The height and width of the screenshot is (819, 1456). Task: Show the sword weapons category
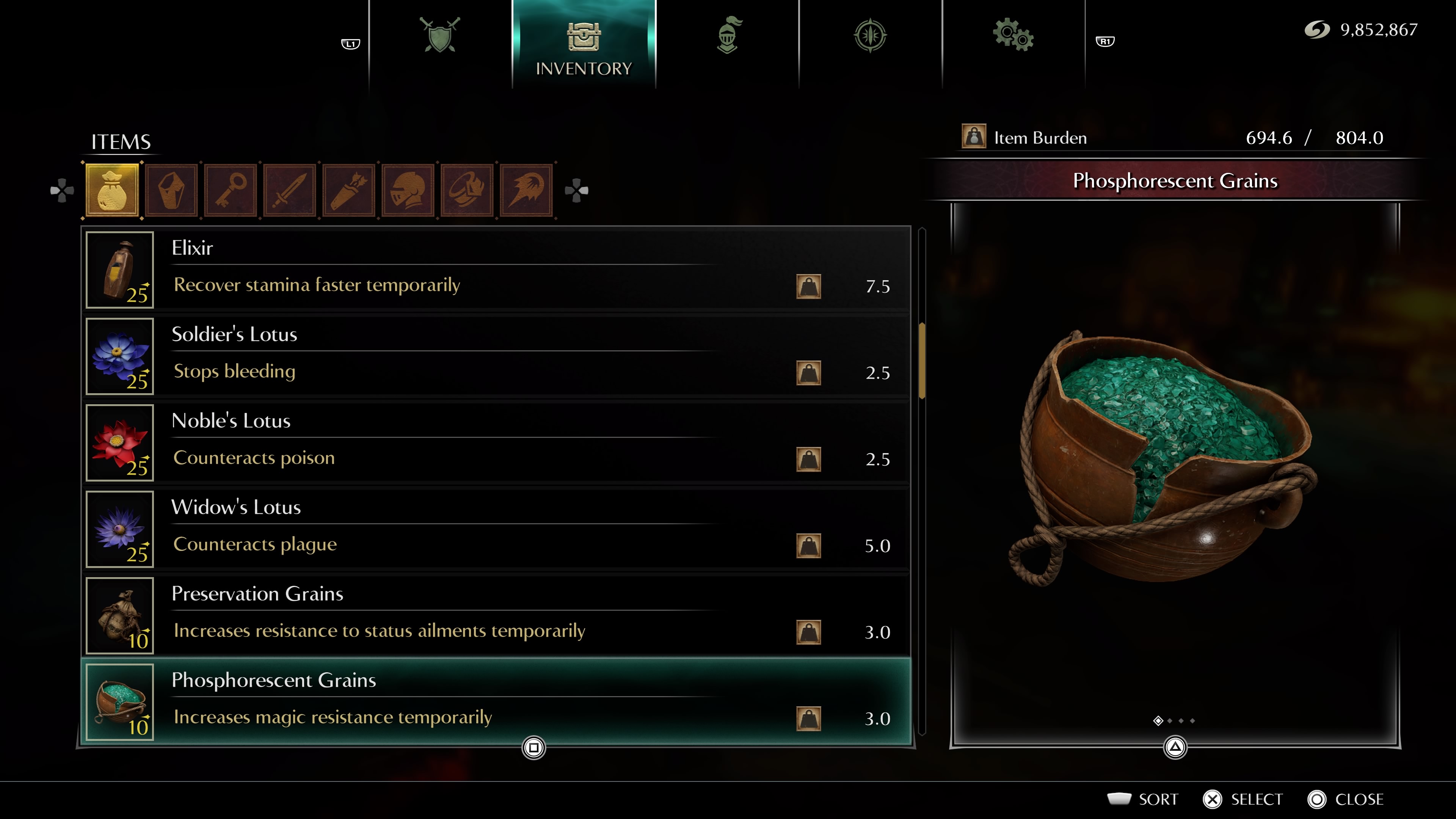pos(290,190)
